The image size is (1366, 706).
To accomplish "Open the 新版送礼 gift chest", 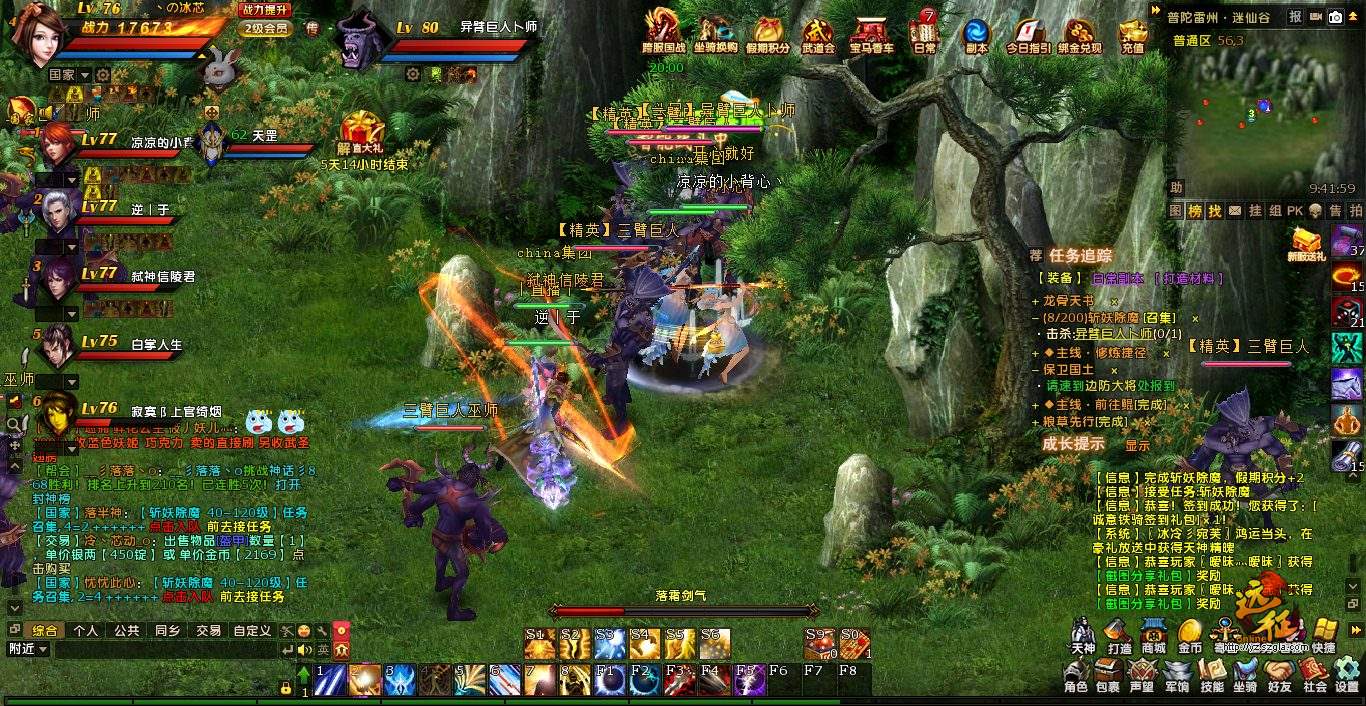I will click(1306, 243).
